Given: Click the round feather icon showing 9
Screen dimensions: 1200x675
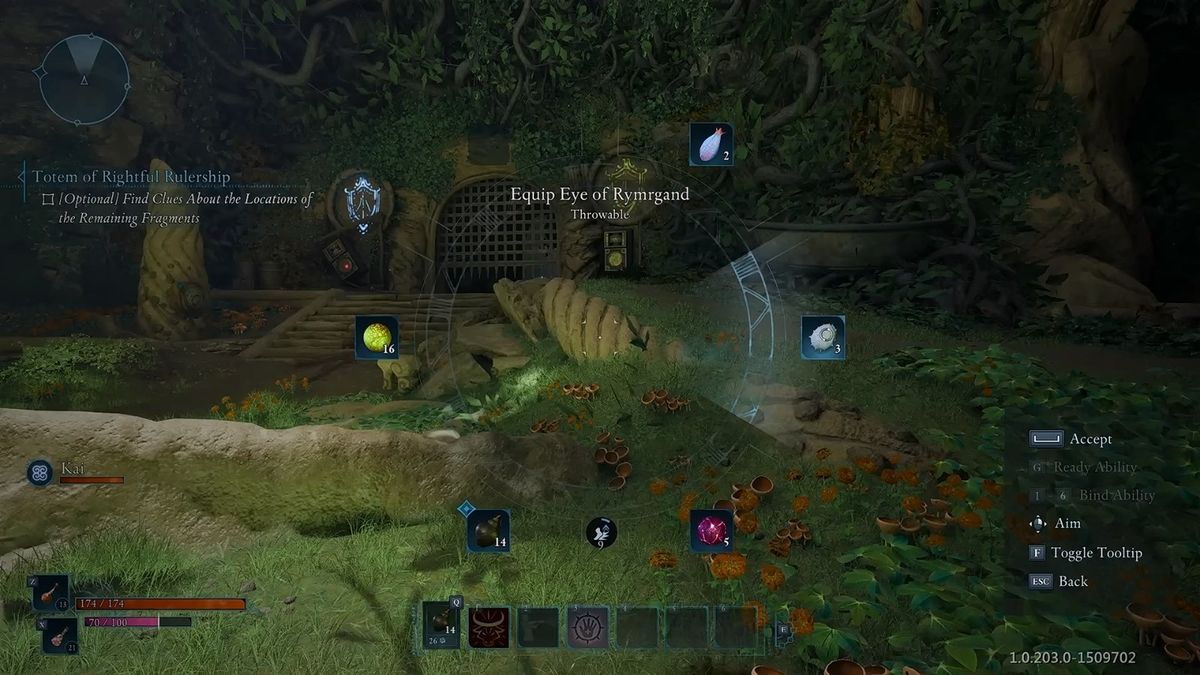Looking at the screenshot, I should 600,533.
